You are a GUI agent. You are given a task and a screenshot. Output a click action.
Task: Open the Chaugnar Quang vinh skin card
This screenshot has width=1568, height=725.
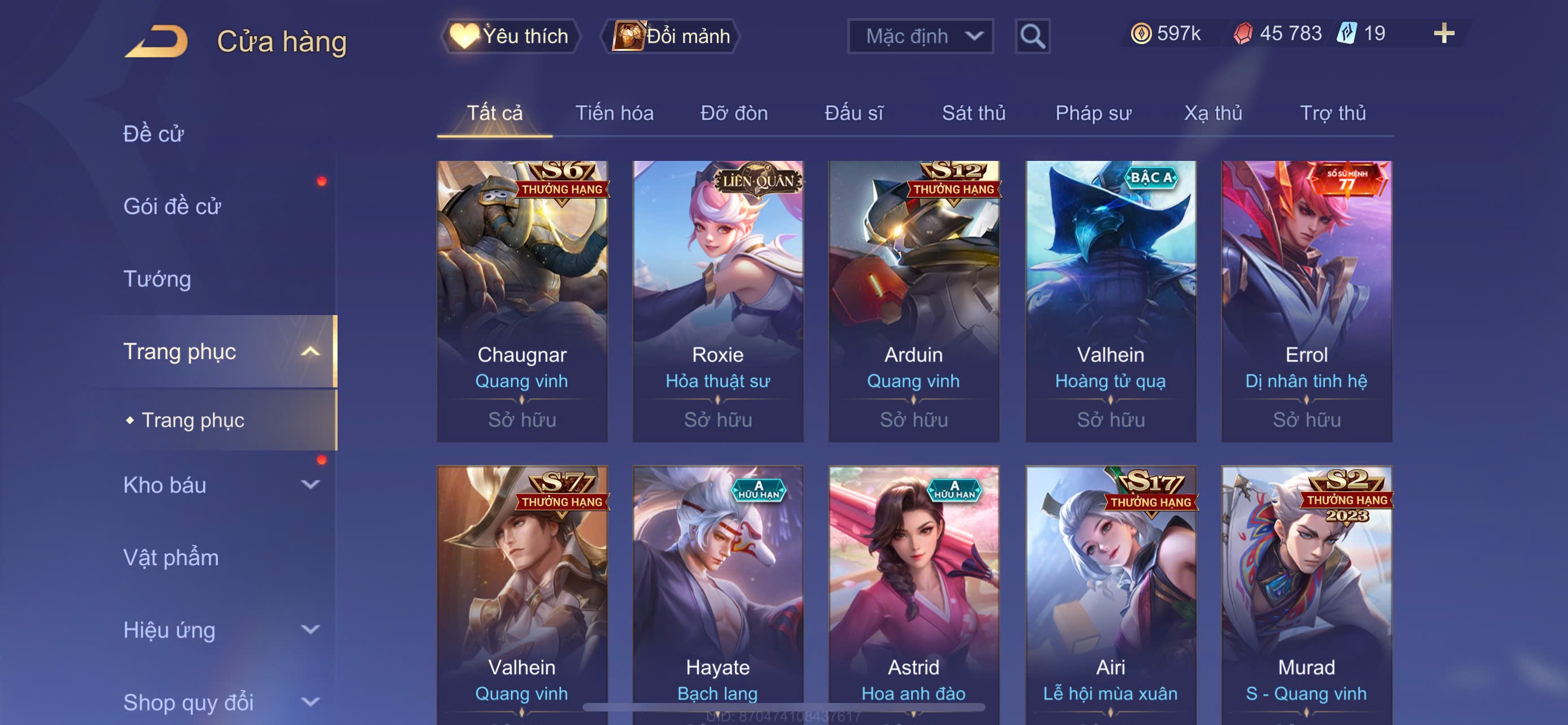pos(522,302)
